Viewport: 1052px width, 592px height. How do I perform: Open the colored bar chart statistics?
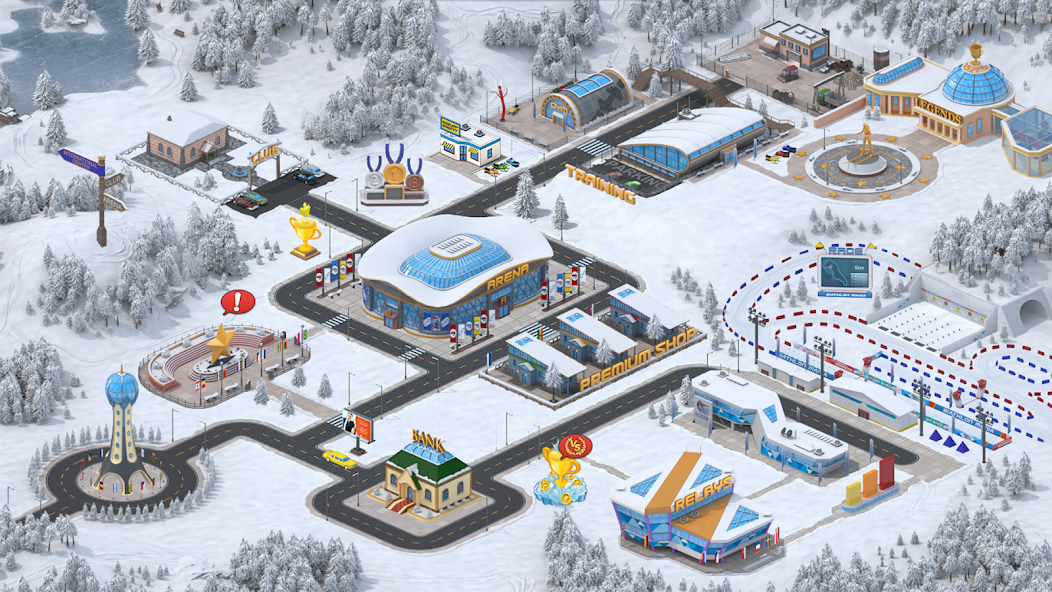[868, 484]
